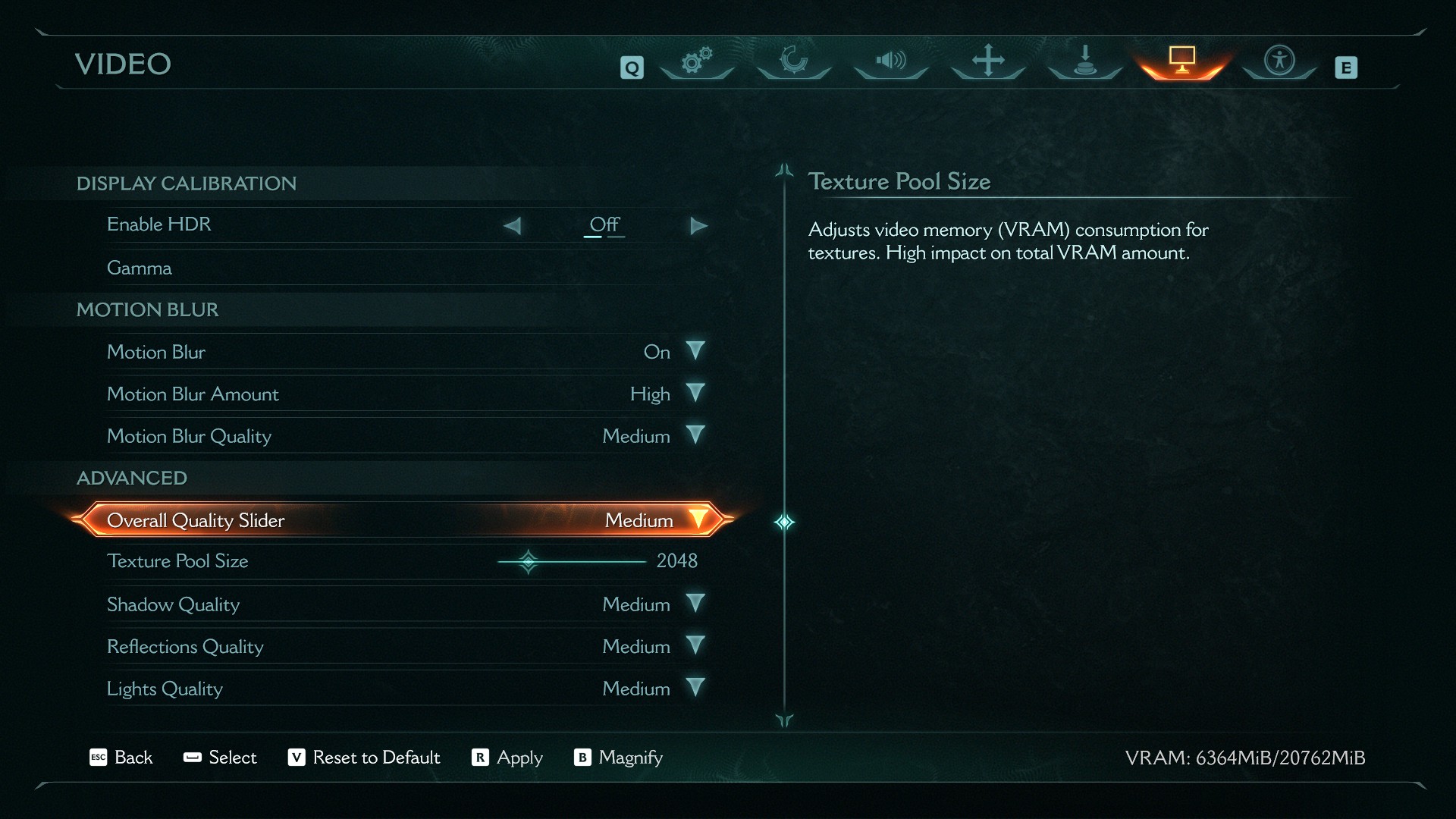Open the Shadow Quality dropdown
This screenshot has height=819, width=1456.
click(695, 604)
